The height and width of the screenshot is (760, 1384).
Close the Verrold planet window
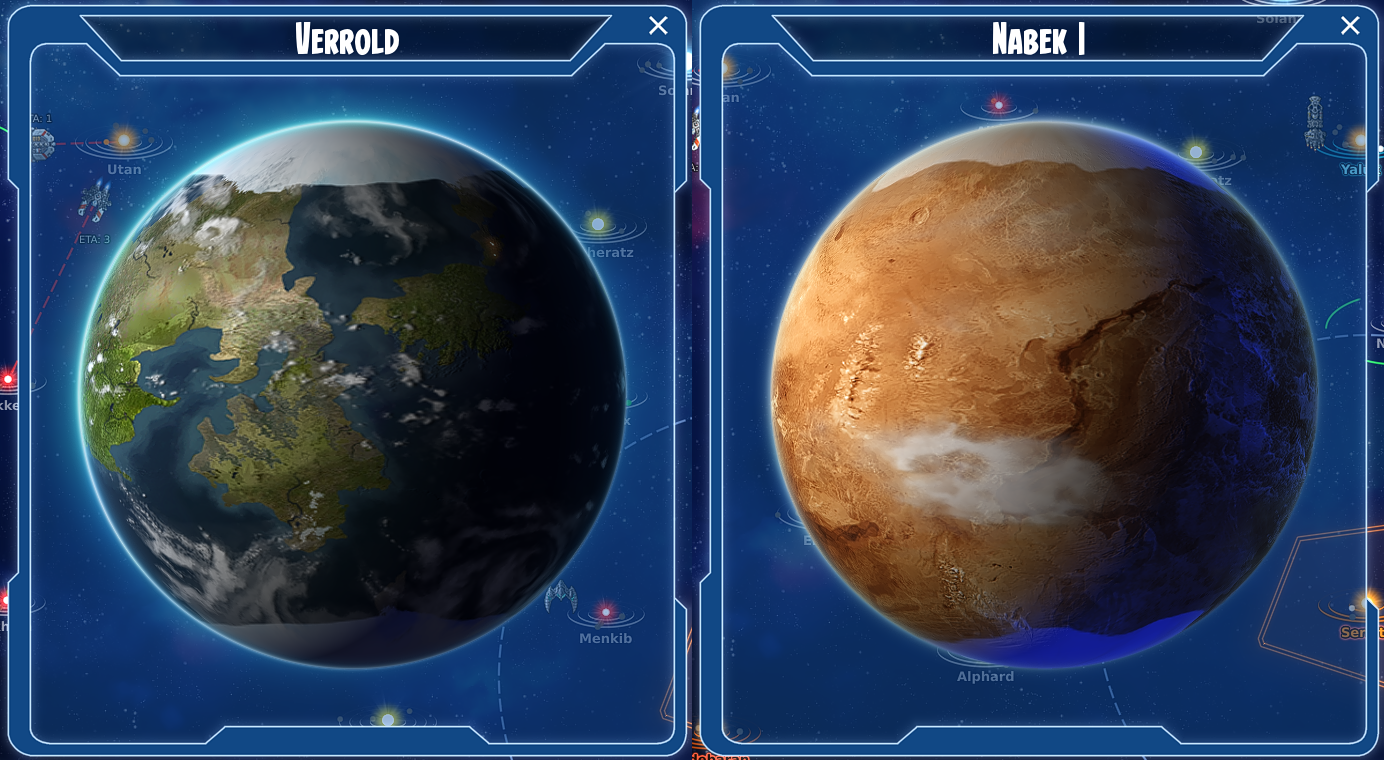[657, 25]
